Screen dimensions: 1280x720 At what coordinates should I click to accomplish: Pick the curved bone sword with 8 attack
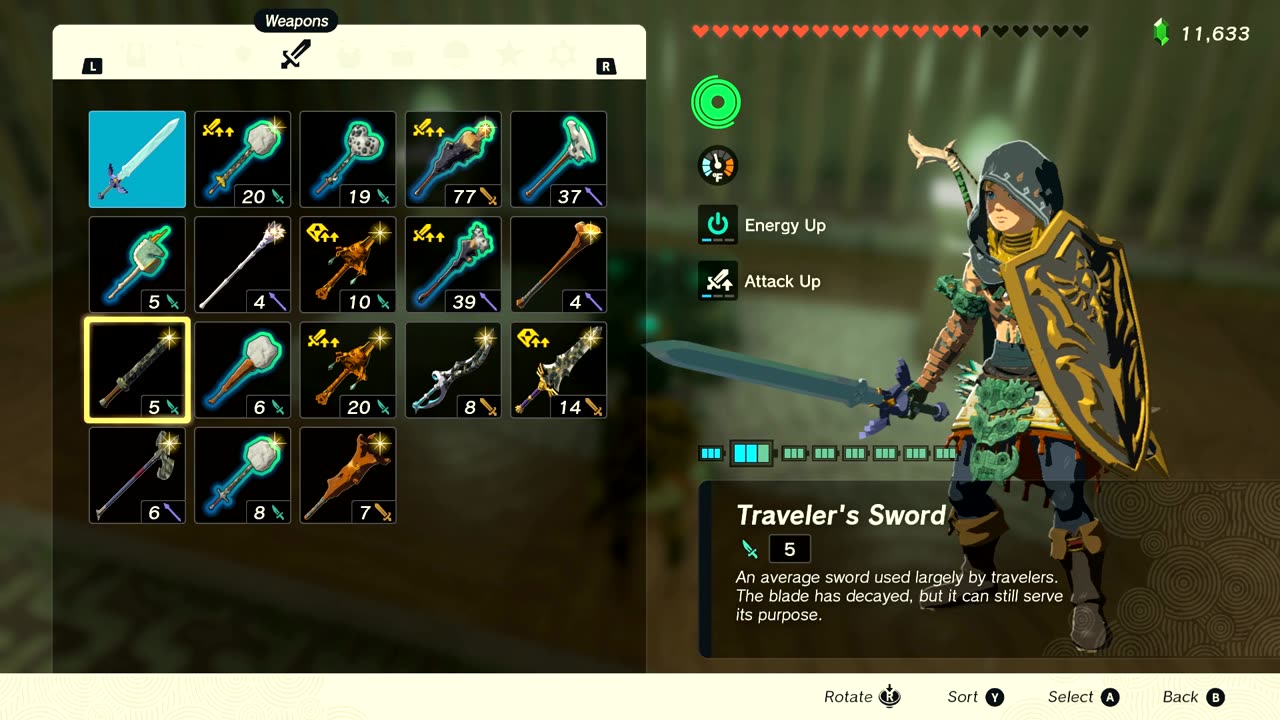pyautogui.click(x=453, y=370)
